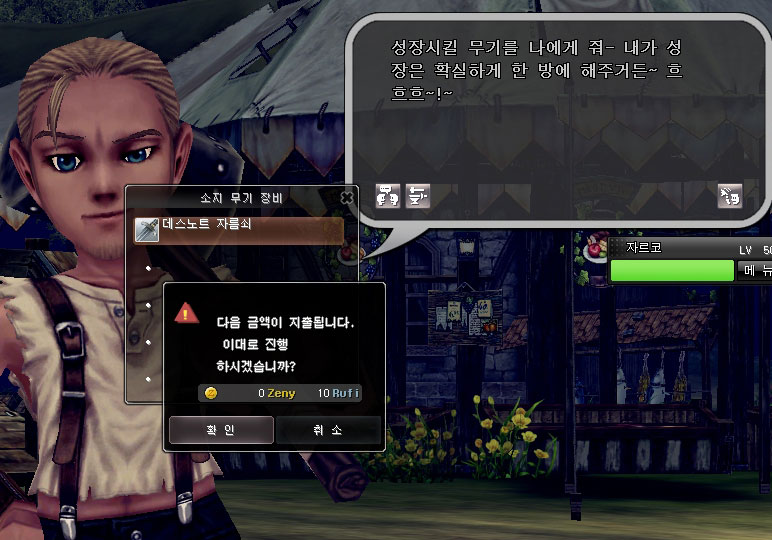Select the 데스노트 자름쇠 weapon row

coord(238,227)
